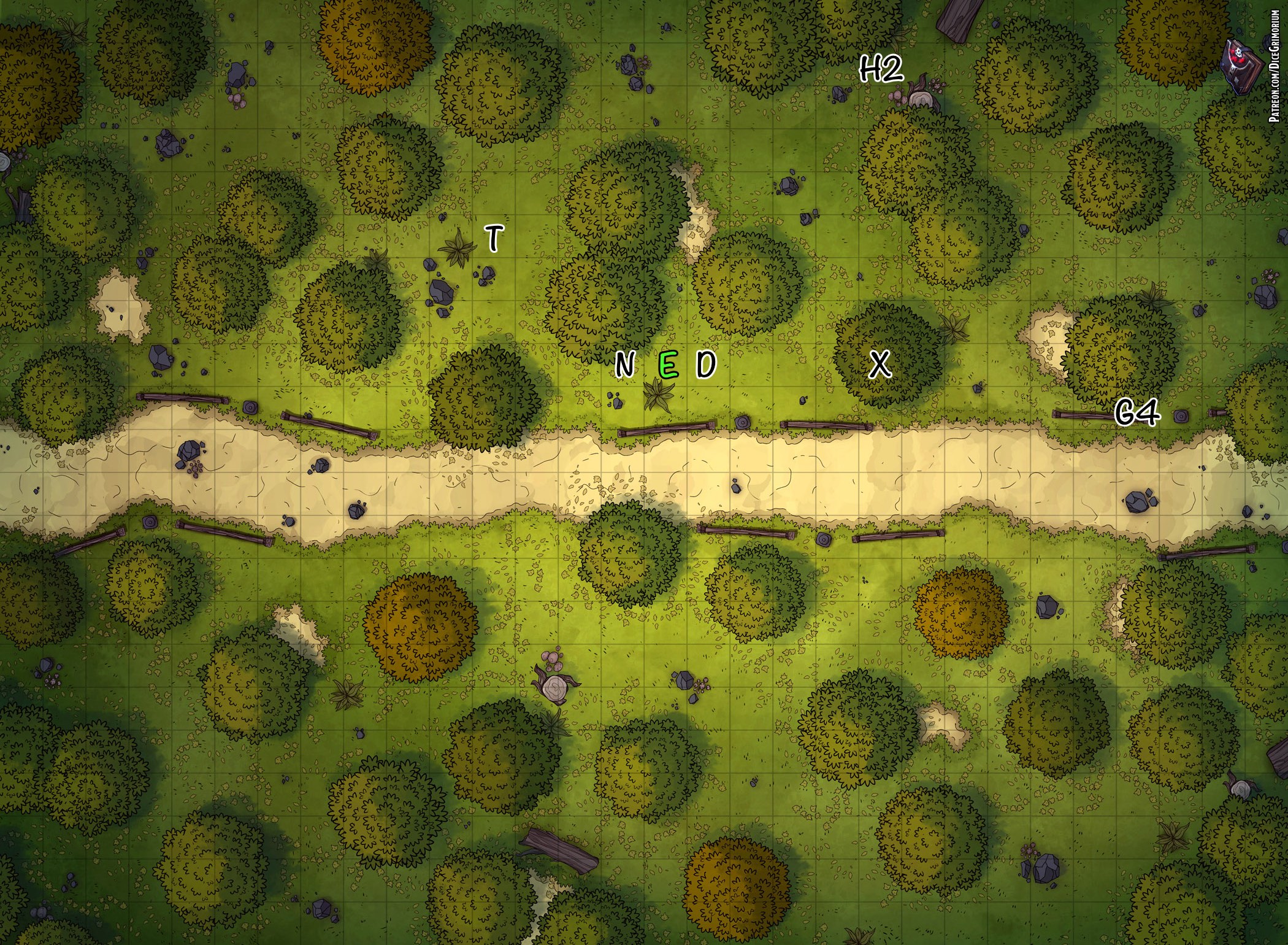Select the G4 token
The image size is (1288, 945).
[x=1137, y=412]
